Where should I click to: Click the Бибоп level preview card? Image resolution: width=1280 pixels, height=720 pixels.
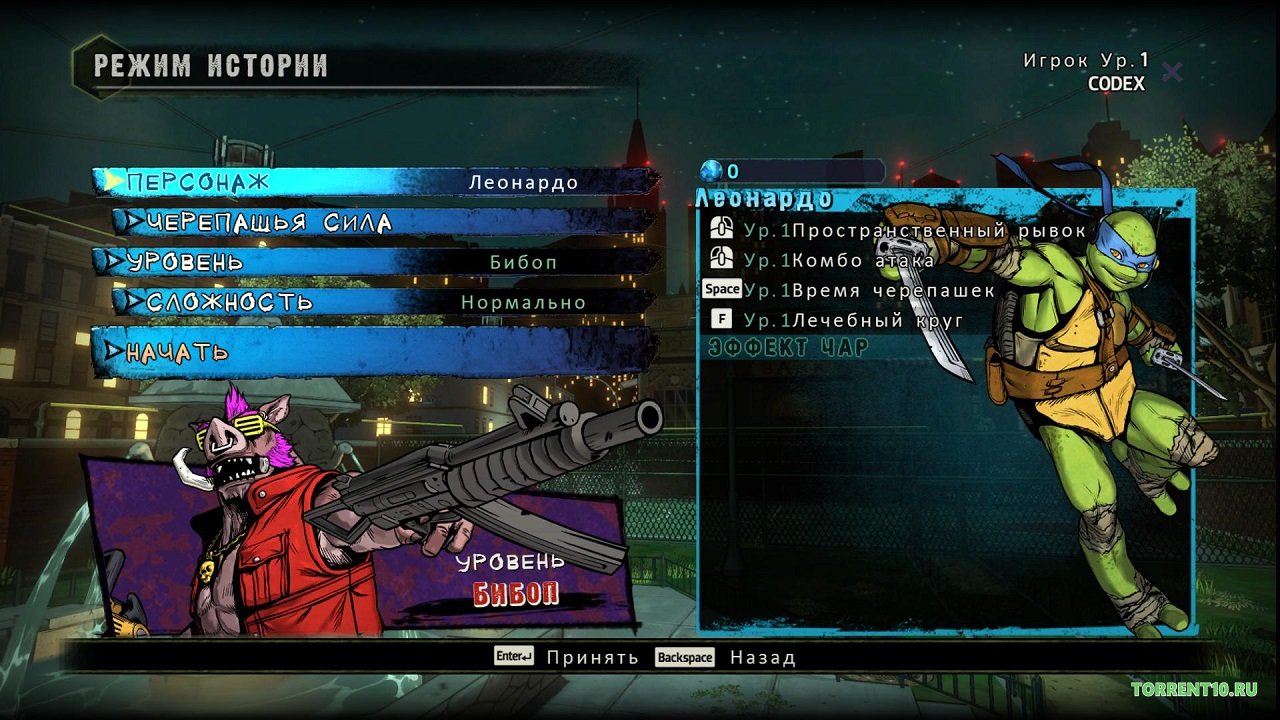360,545
